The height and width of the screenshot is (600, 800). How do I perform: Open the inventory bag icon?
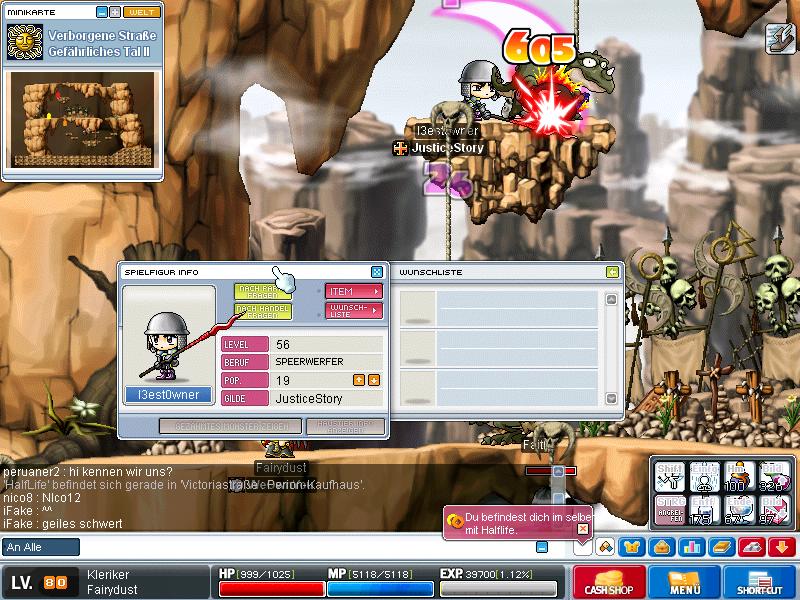pyautogui.click(x=661, y=547)
